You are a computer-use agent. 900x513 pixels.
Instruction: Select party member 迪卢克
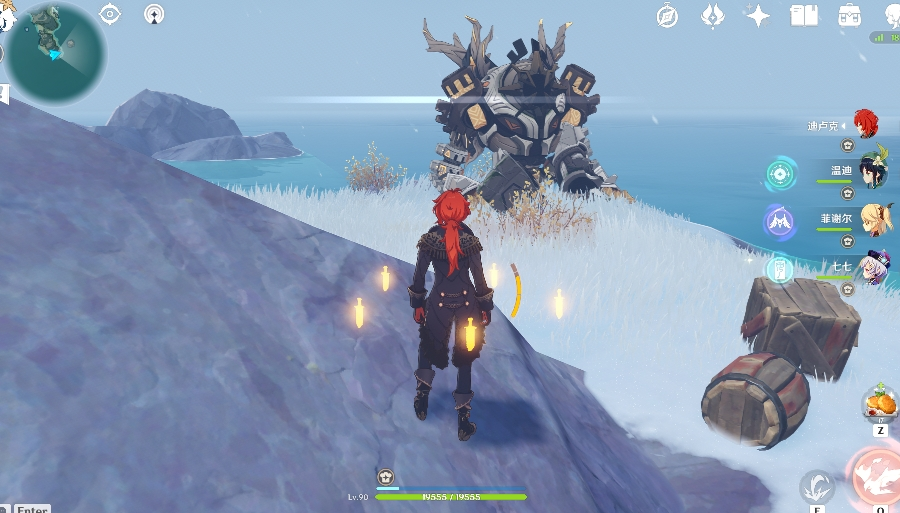[x=866, y=125]
